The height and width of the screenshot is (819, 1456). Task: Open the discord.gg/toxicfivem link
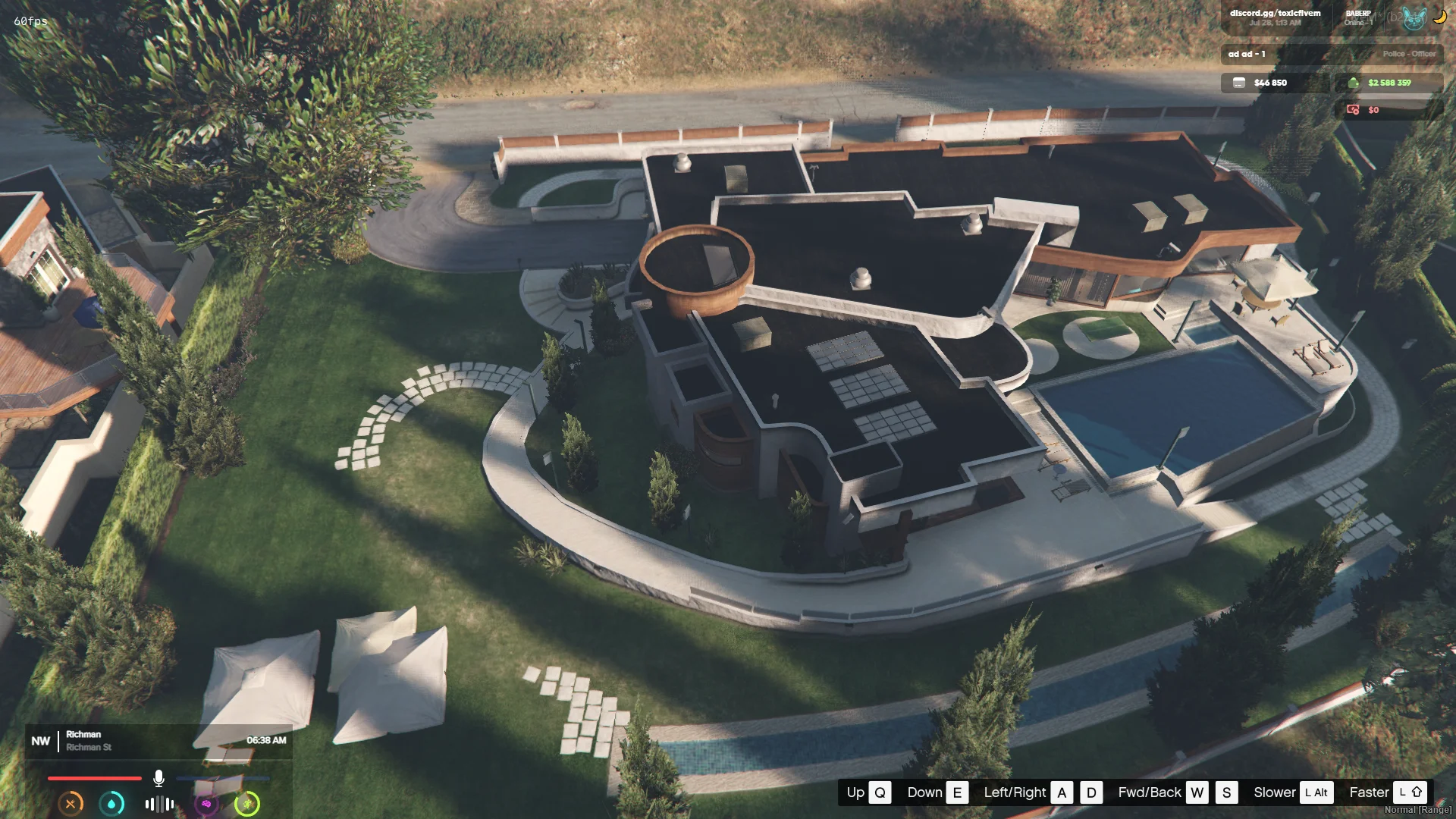coord(1275,14)
